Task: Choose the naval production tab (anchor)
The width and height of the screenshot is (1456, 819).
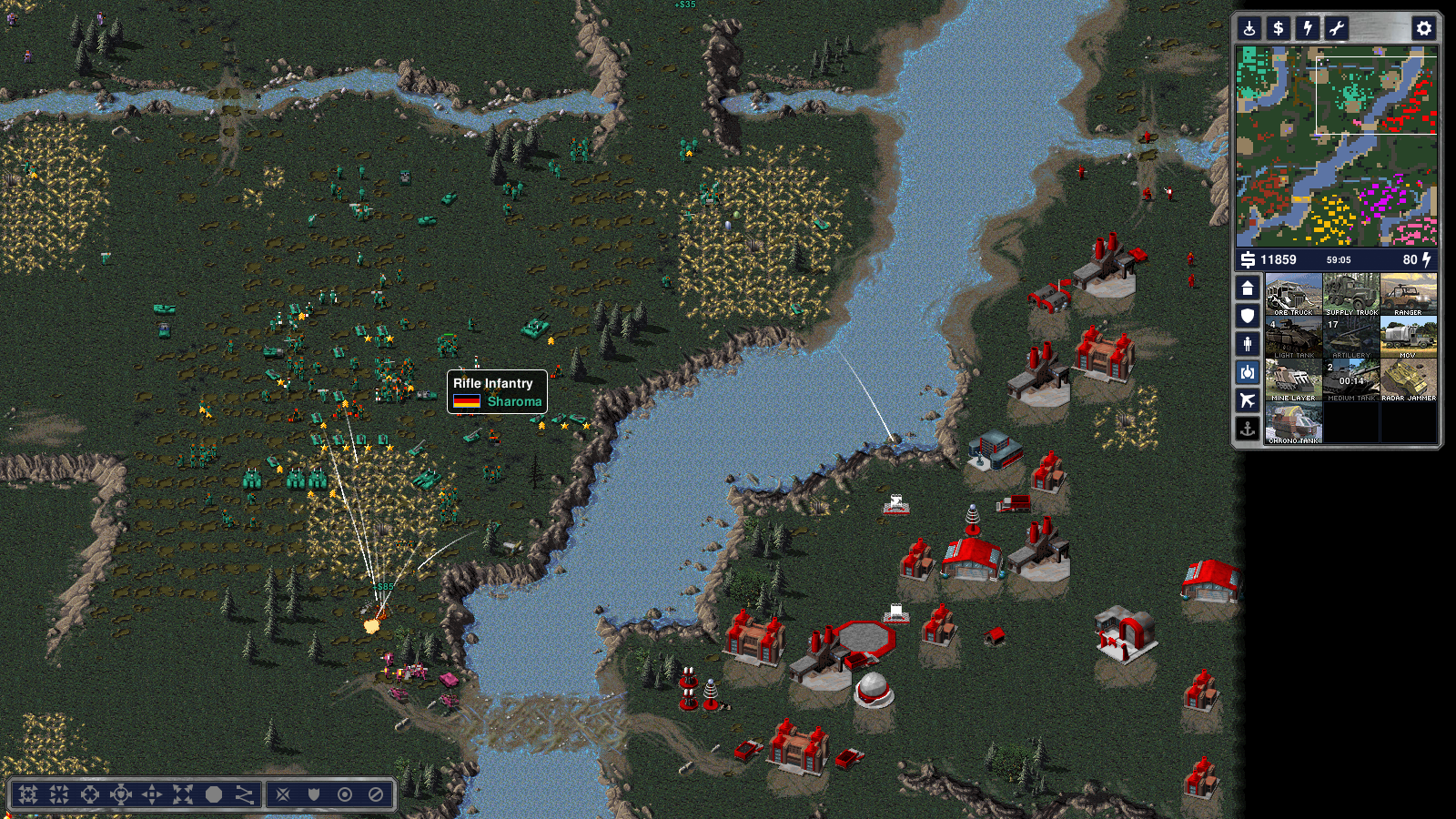Action: click(x=1248, y=428)
